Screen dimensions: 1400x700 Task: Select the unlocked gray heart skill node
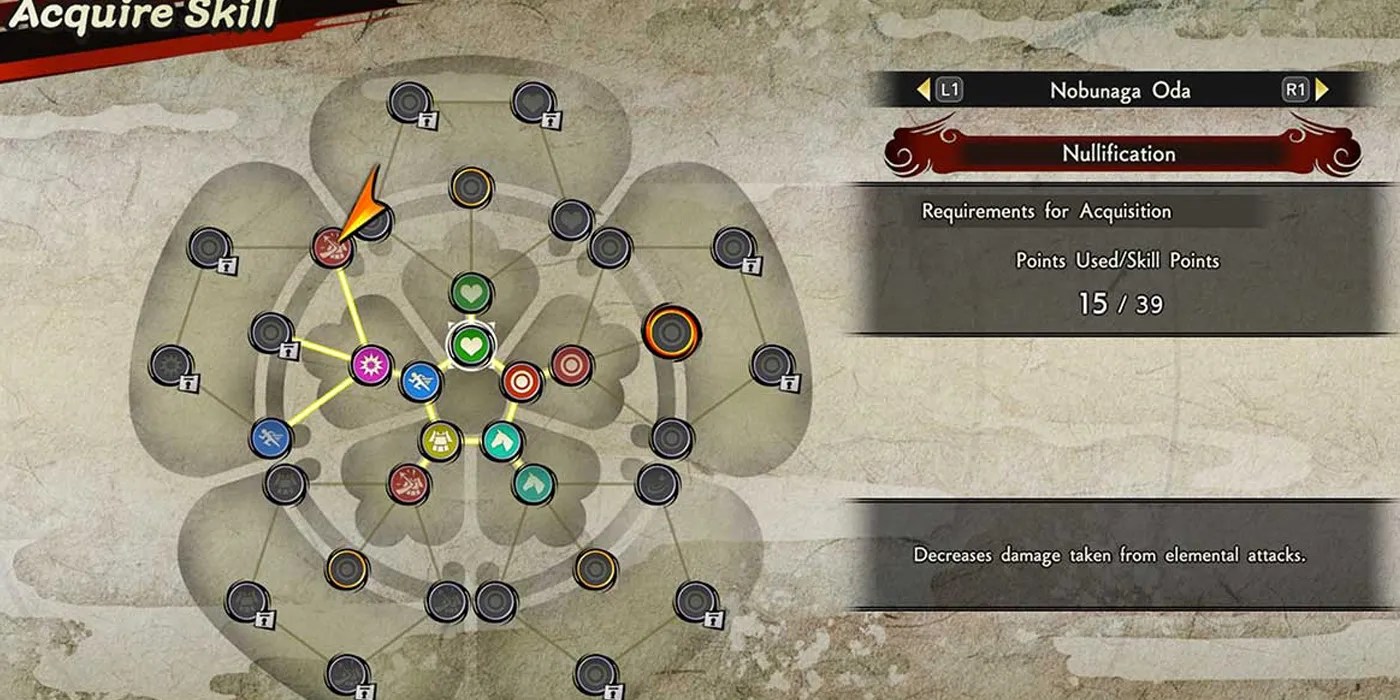tap(571, 219)
